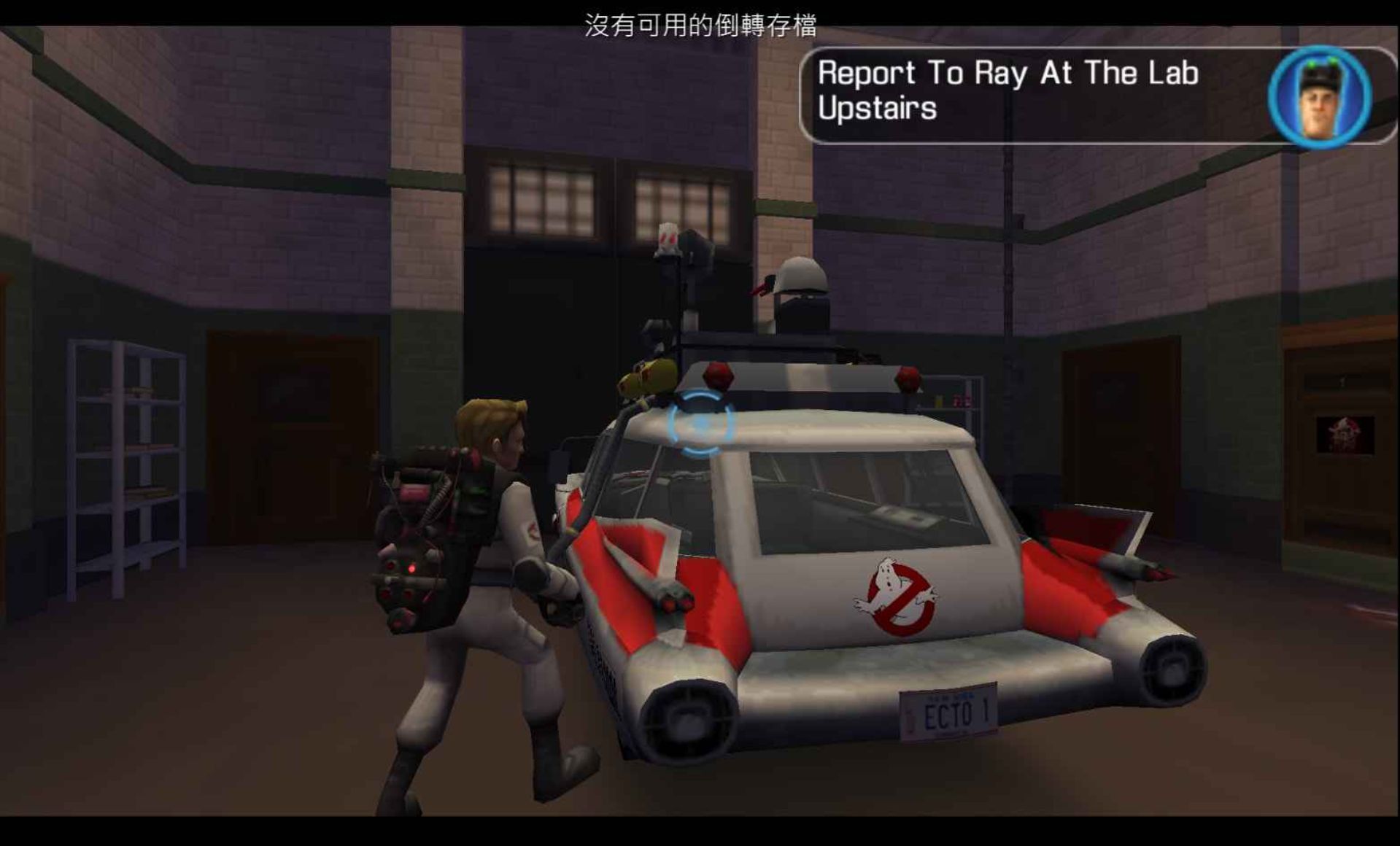
Task: Click the blue circular interaction marker
Action: 700,423
